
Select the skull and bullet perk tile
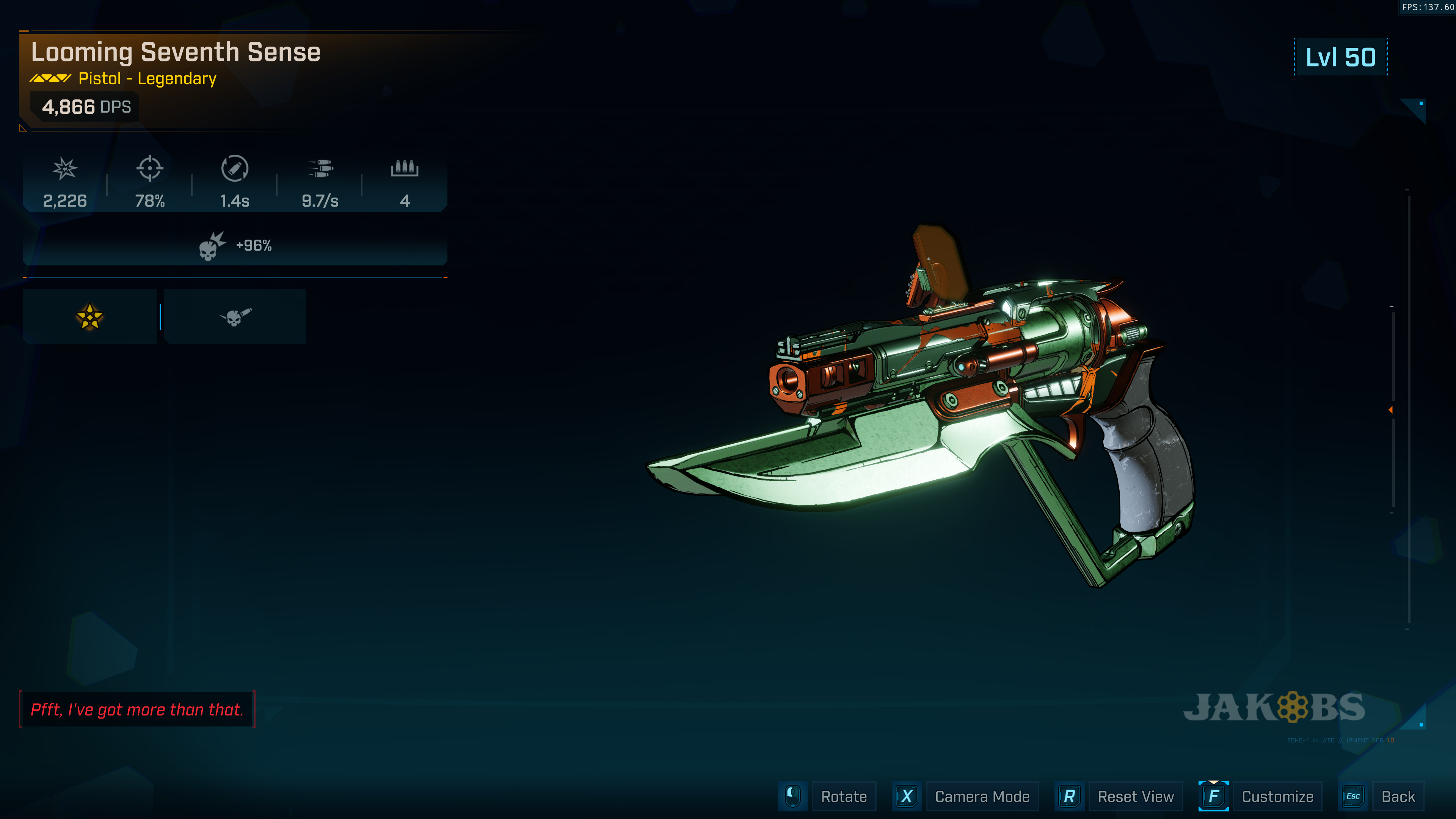(235, 317)
